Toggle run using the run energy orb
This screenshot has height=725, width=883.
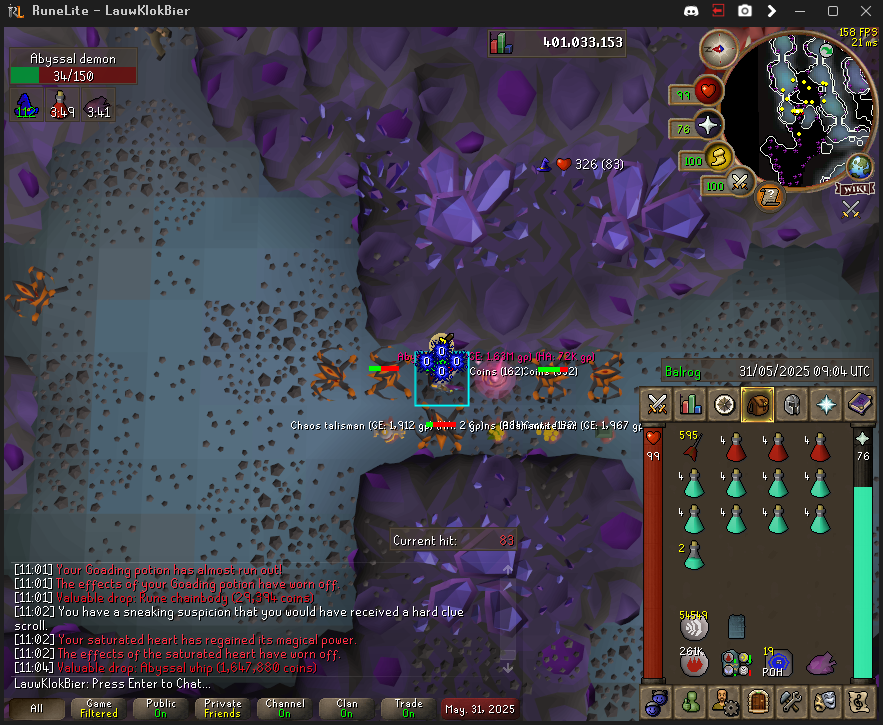point(716,158)
